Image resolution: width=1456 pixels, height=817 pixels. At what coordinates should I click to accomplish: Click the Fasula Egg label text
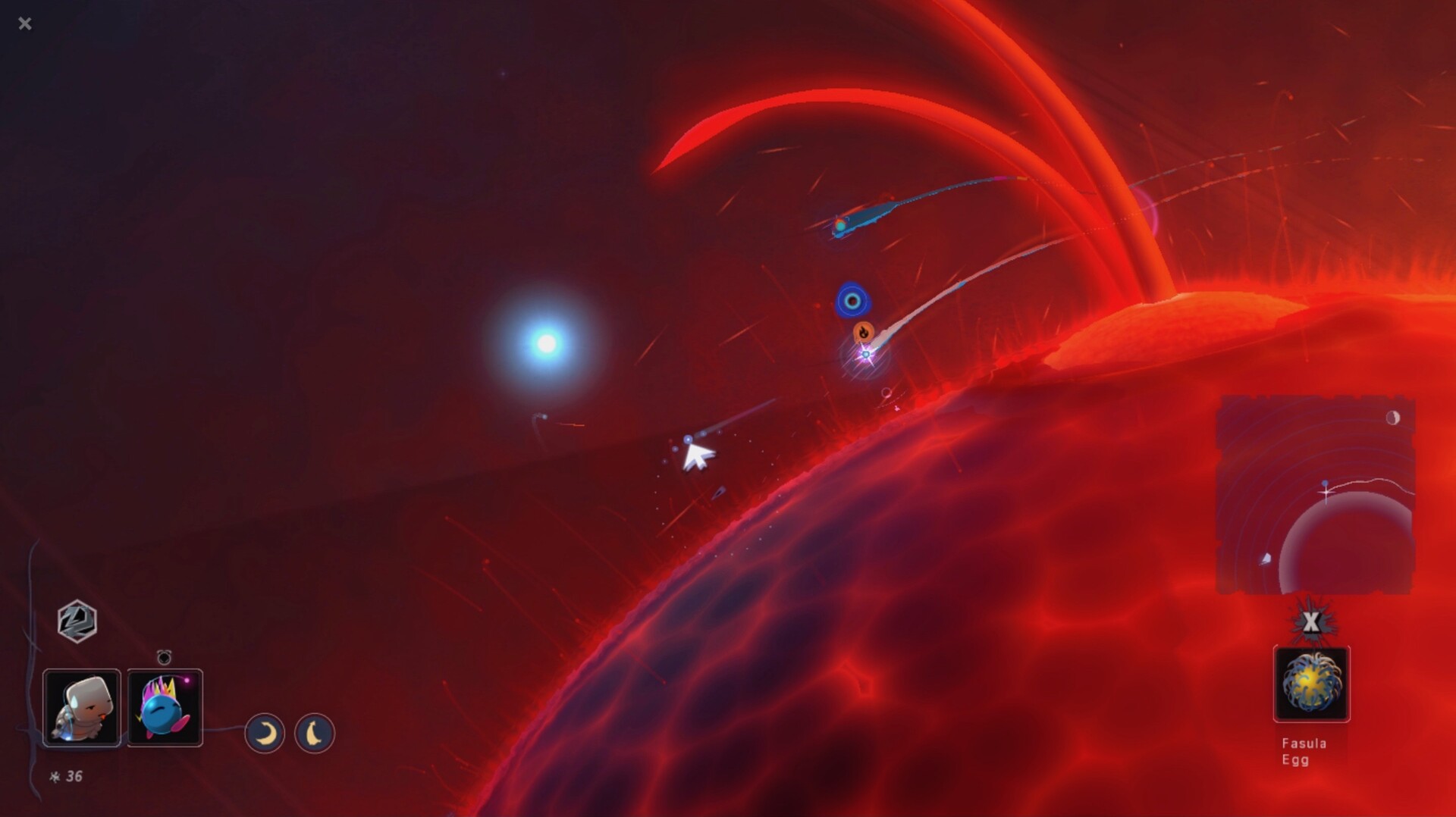[1302, 751]
